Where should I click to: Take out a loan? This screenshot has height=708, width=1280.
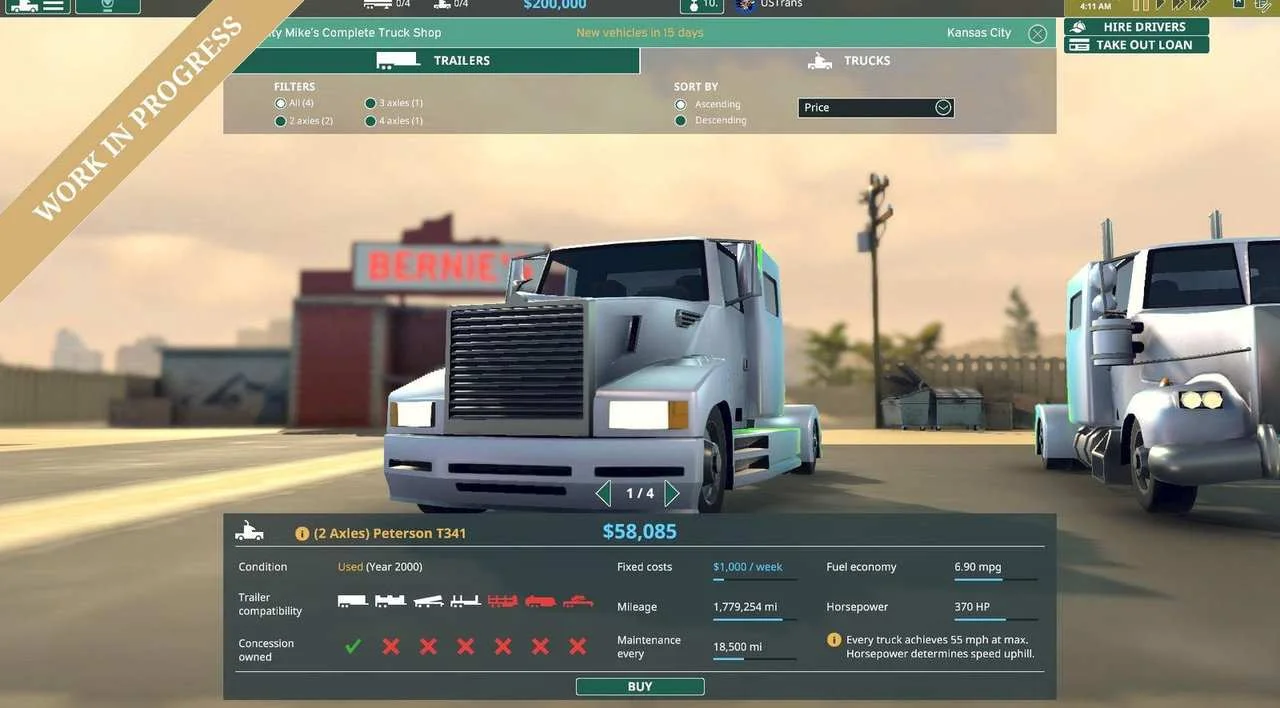click(x=1136, y=45)
